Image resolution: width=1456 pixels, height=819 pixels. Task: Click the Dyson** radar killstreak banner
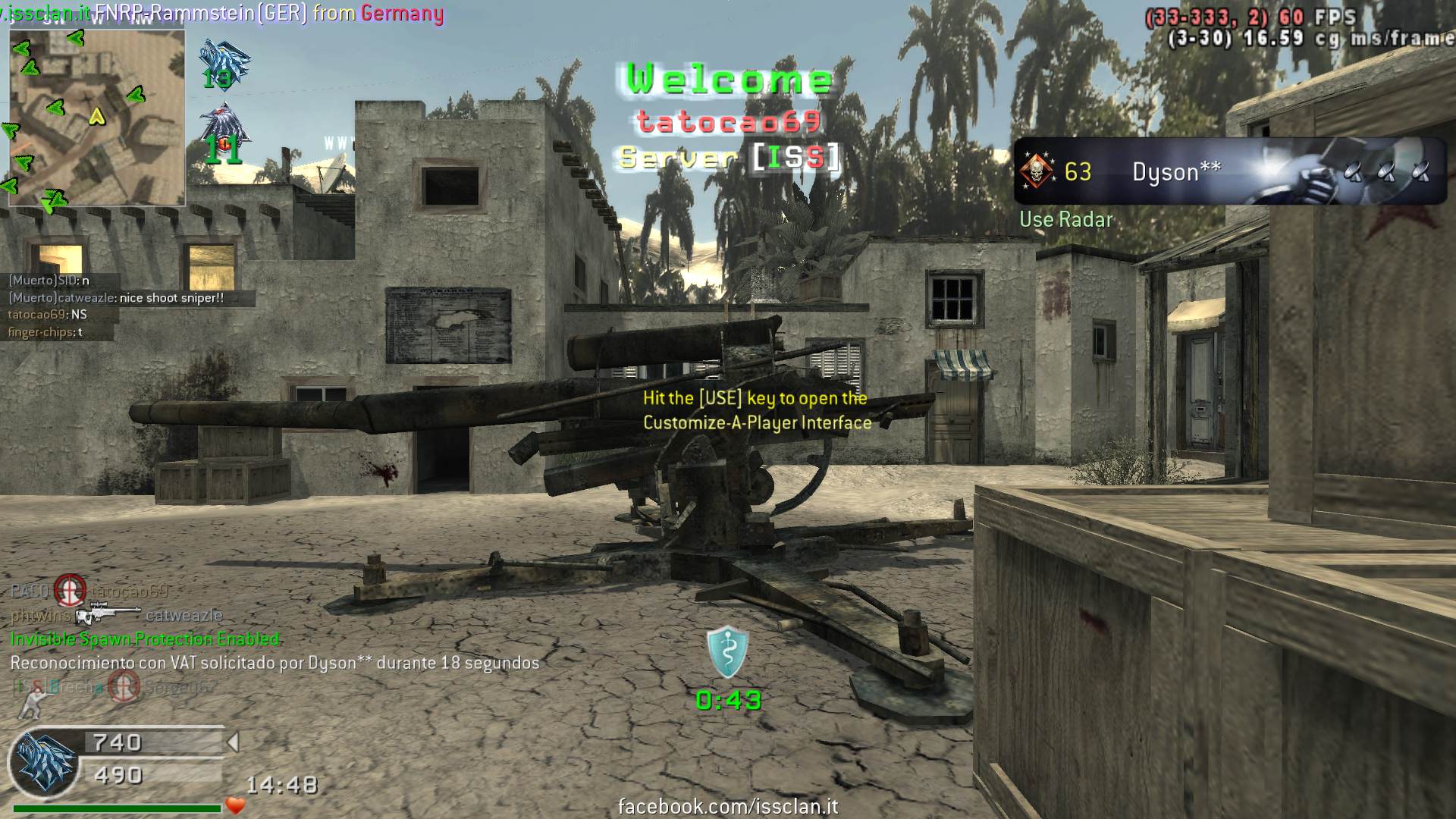coord(1230,171)
